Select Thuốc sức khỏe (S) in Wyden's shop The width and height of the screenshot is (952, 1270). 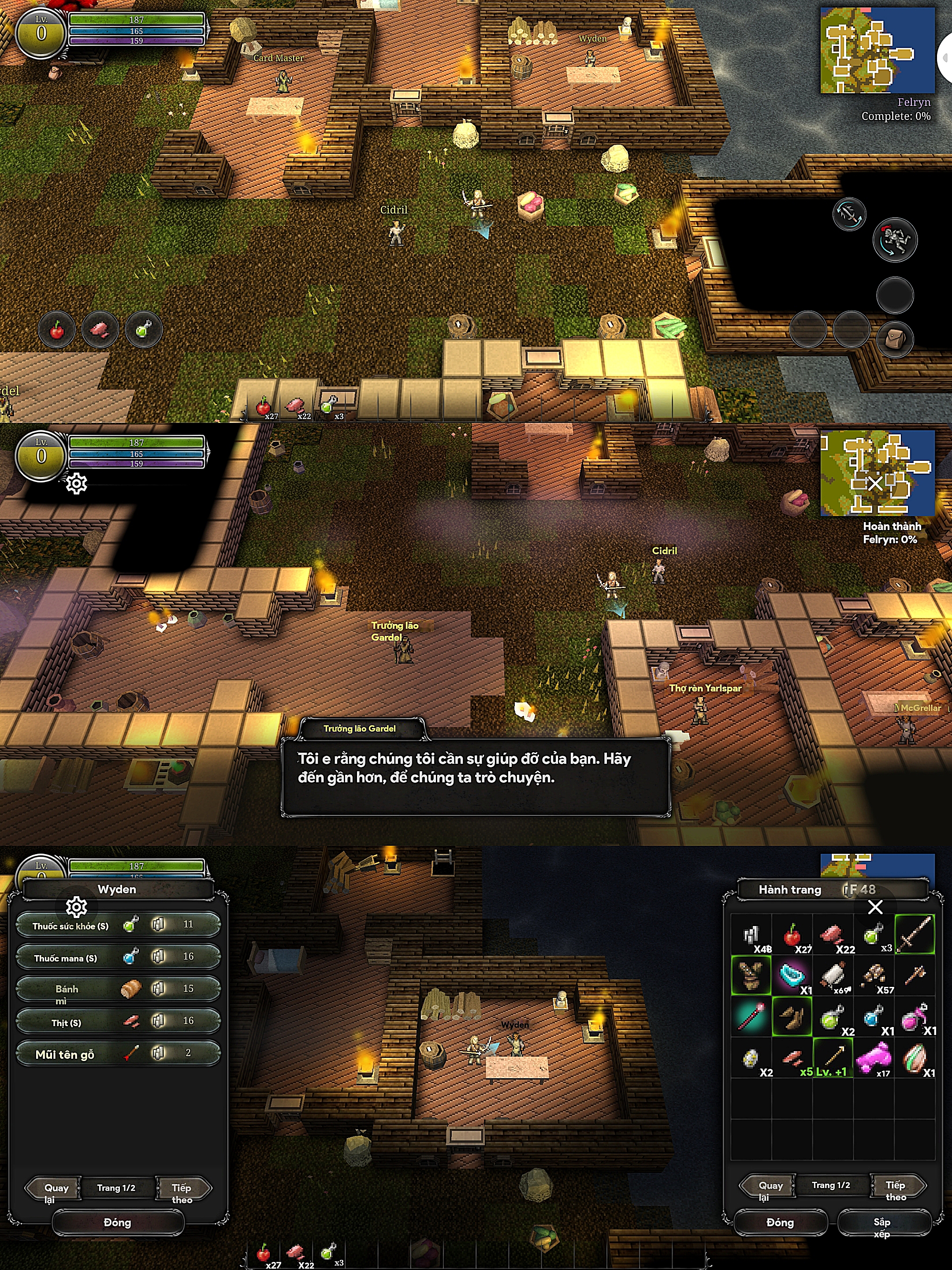click(x=118, y=925)
